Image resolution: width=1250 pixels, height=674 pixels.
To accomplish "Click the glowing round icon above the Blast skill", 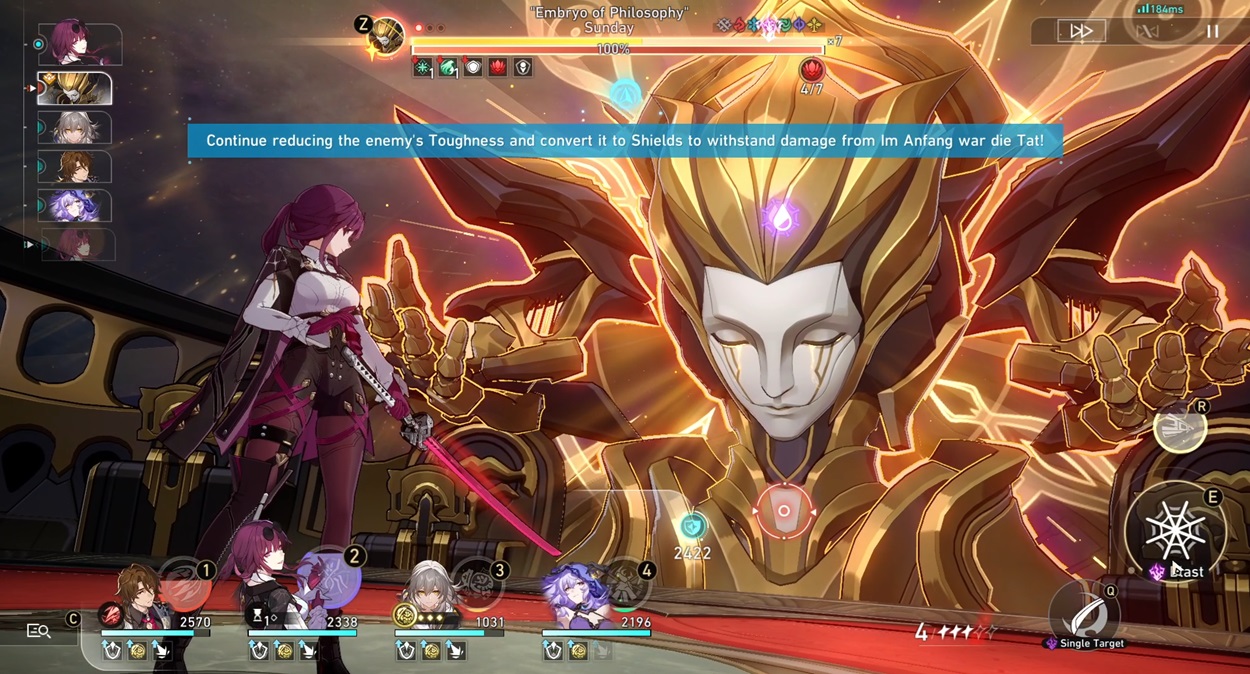I will (x=1180, y=428).
